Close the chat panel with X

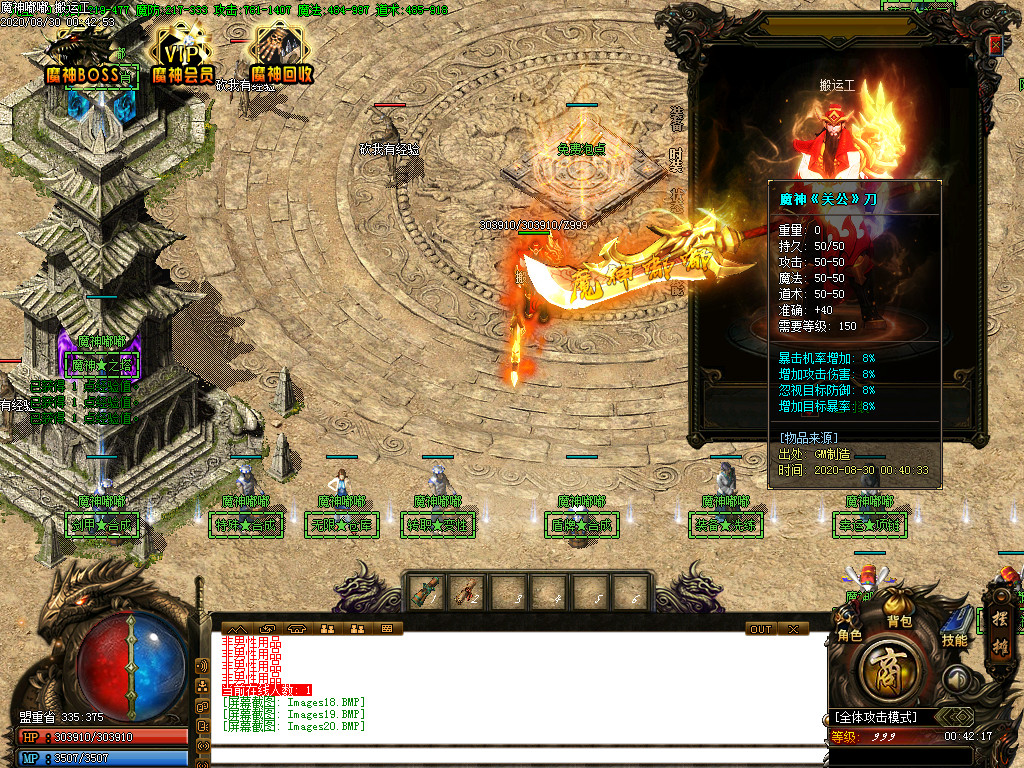click(792, 629)
